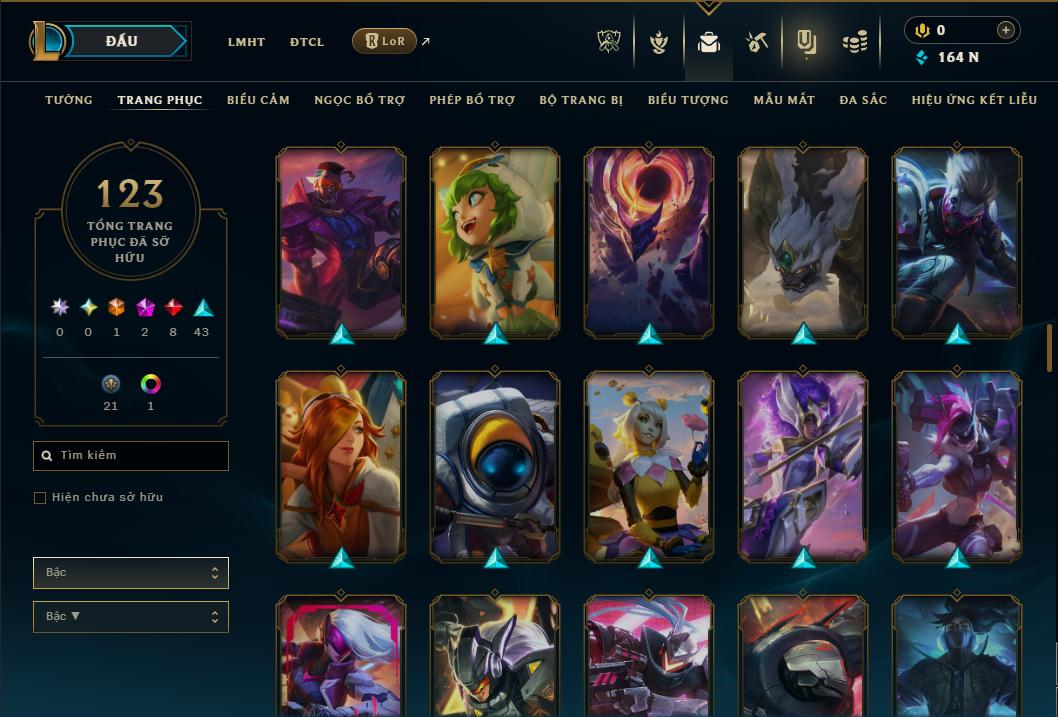The height and width of the screenshot is (717, 1058).
Task: Click the plus button beside the currency
Action: pos(1006,30)
